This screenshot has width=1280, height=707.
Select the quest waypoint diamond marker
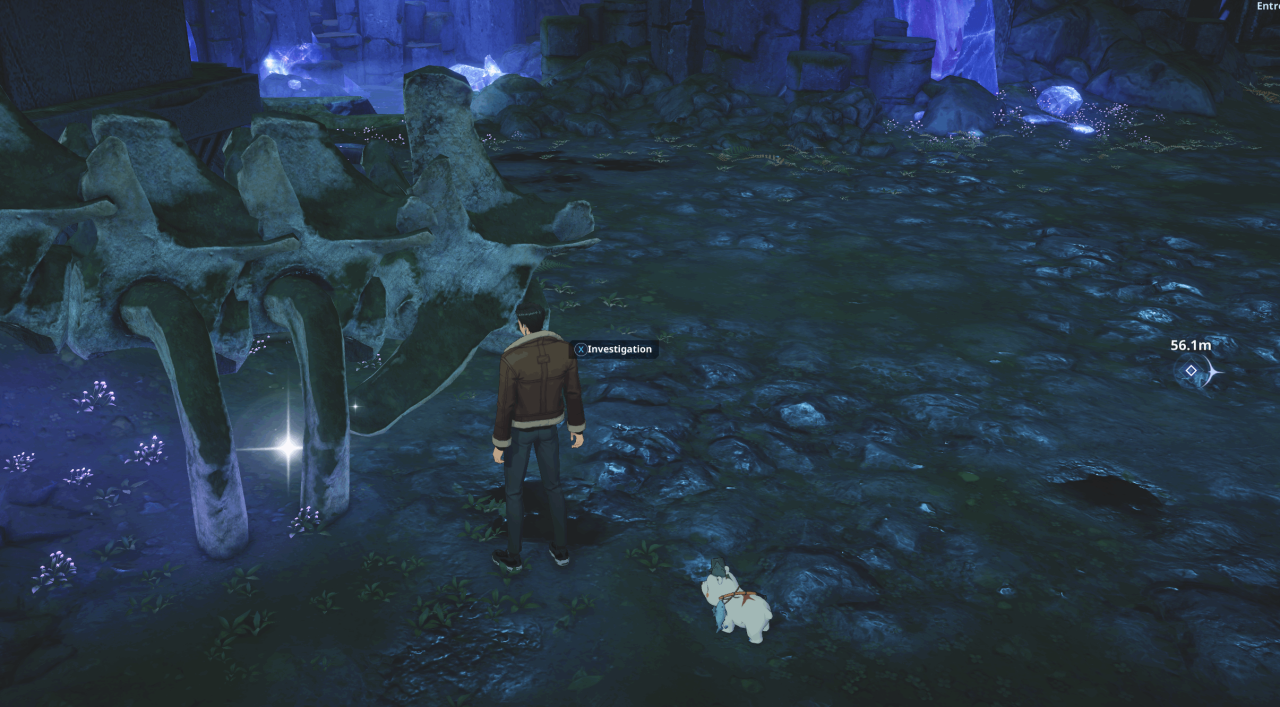point(1191,371)
